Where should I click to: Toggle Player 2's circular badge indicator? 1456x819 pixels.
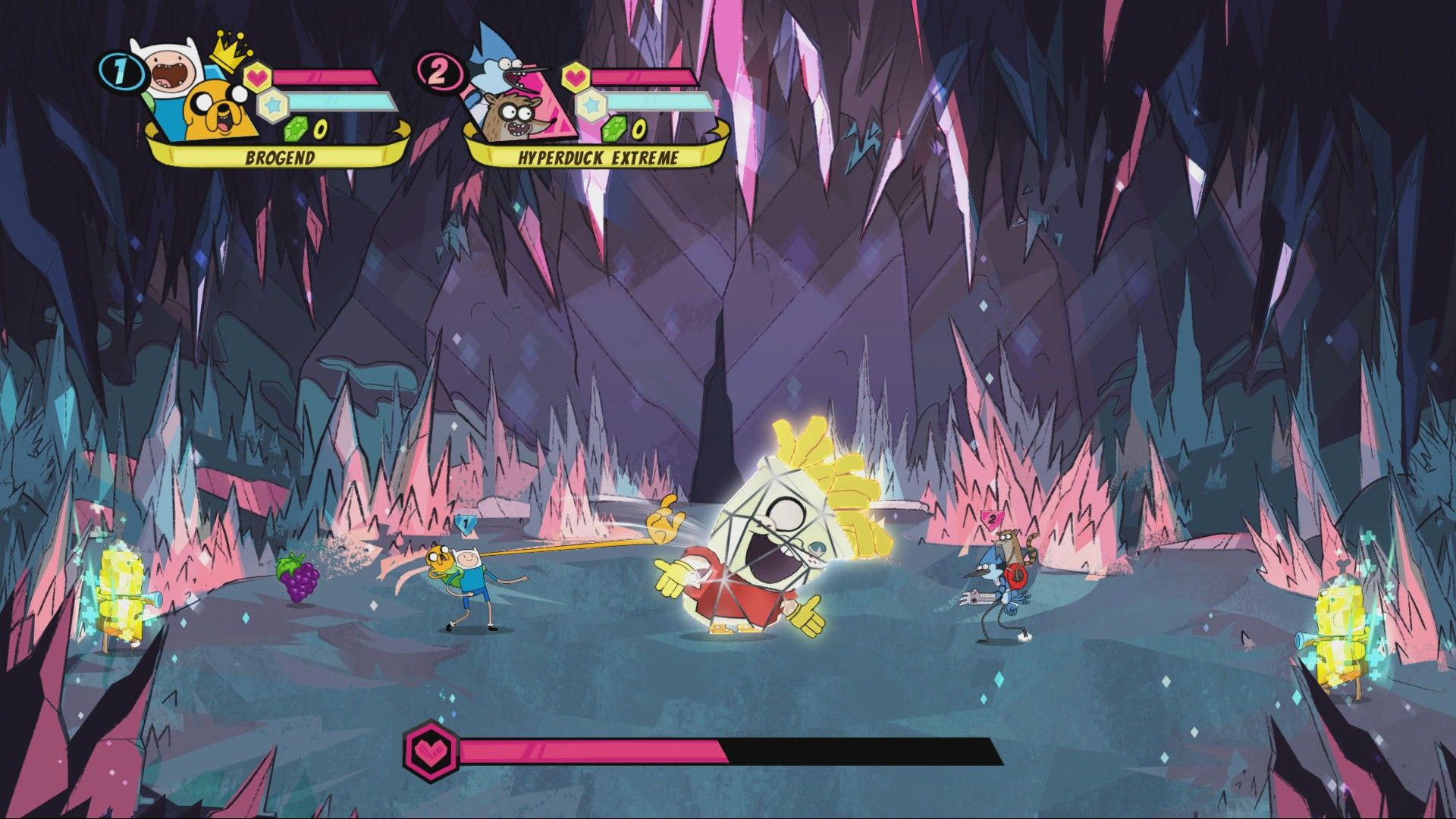tap(438, 72)
